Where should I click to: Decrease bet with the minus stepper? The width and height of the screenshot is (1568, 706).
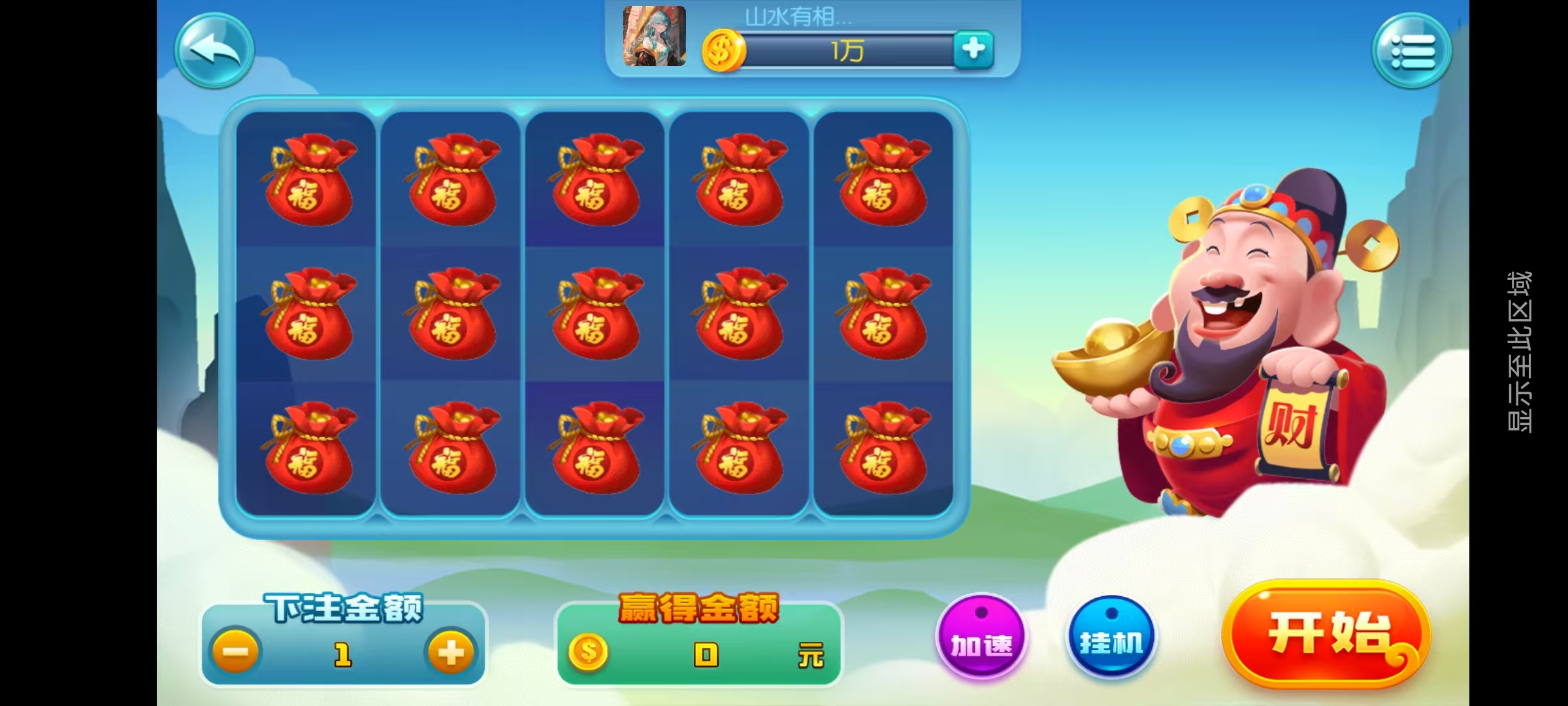[x=237, y=651]
